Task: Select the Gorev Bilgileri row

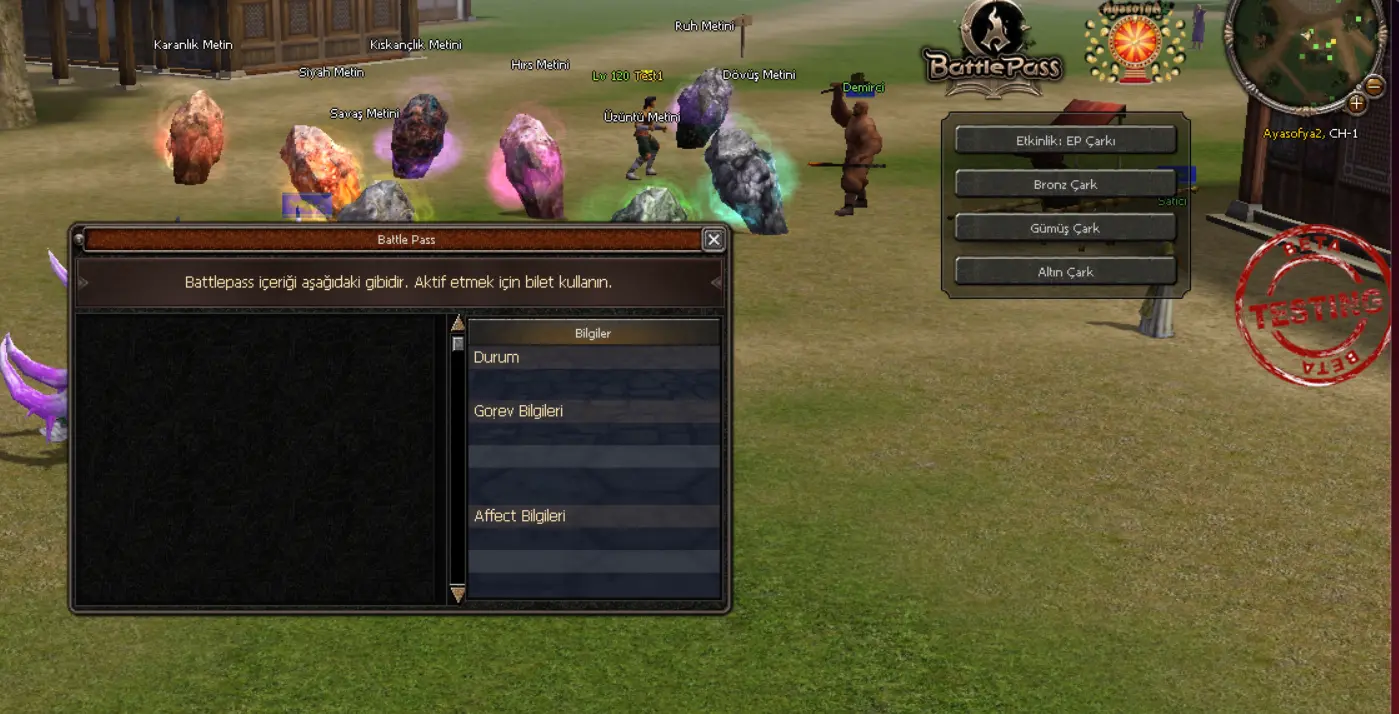Action: (x=594, y=411)
